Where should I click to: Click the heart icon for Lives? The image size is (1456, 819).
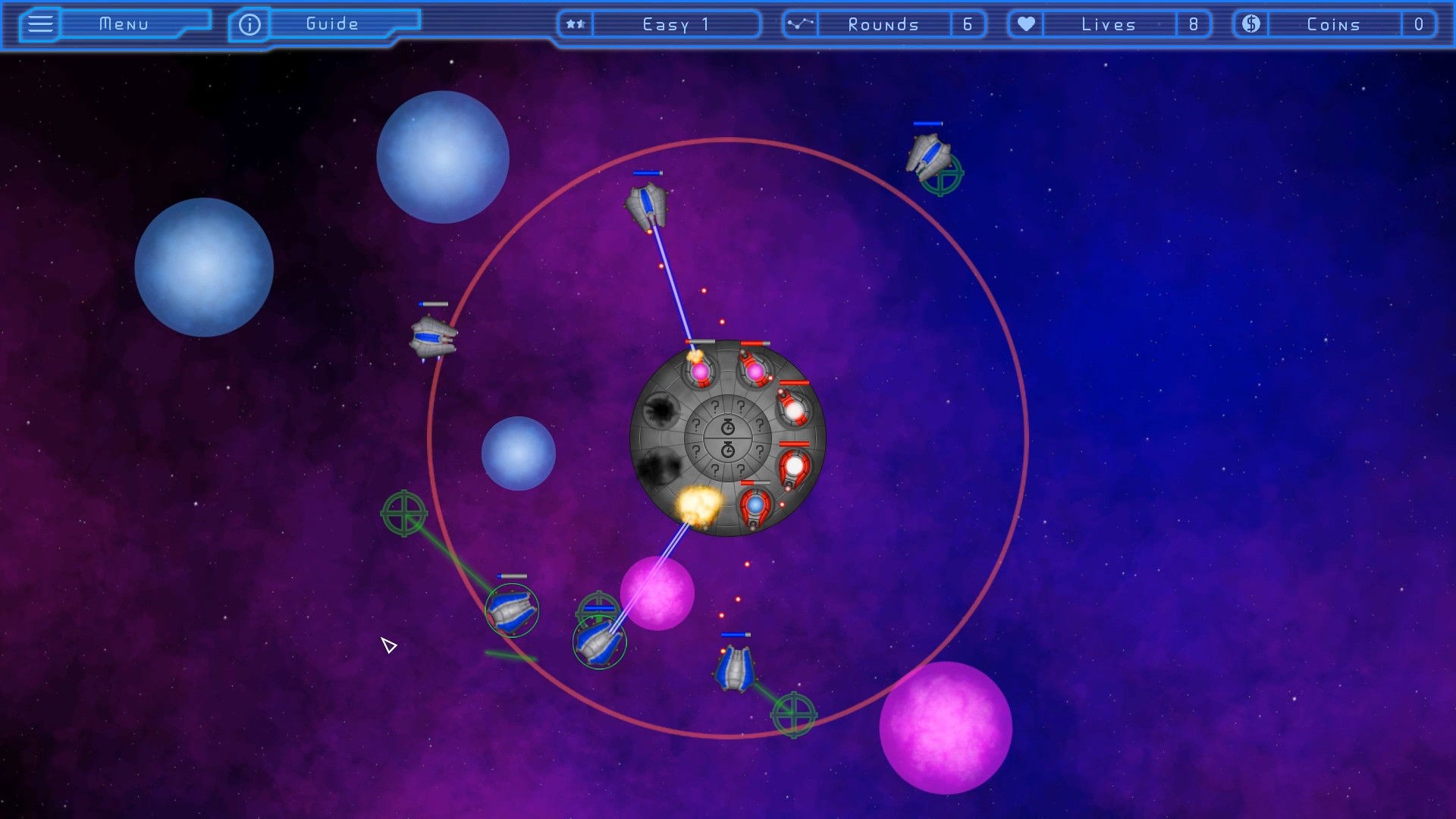coord(1025,24)
